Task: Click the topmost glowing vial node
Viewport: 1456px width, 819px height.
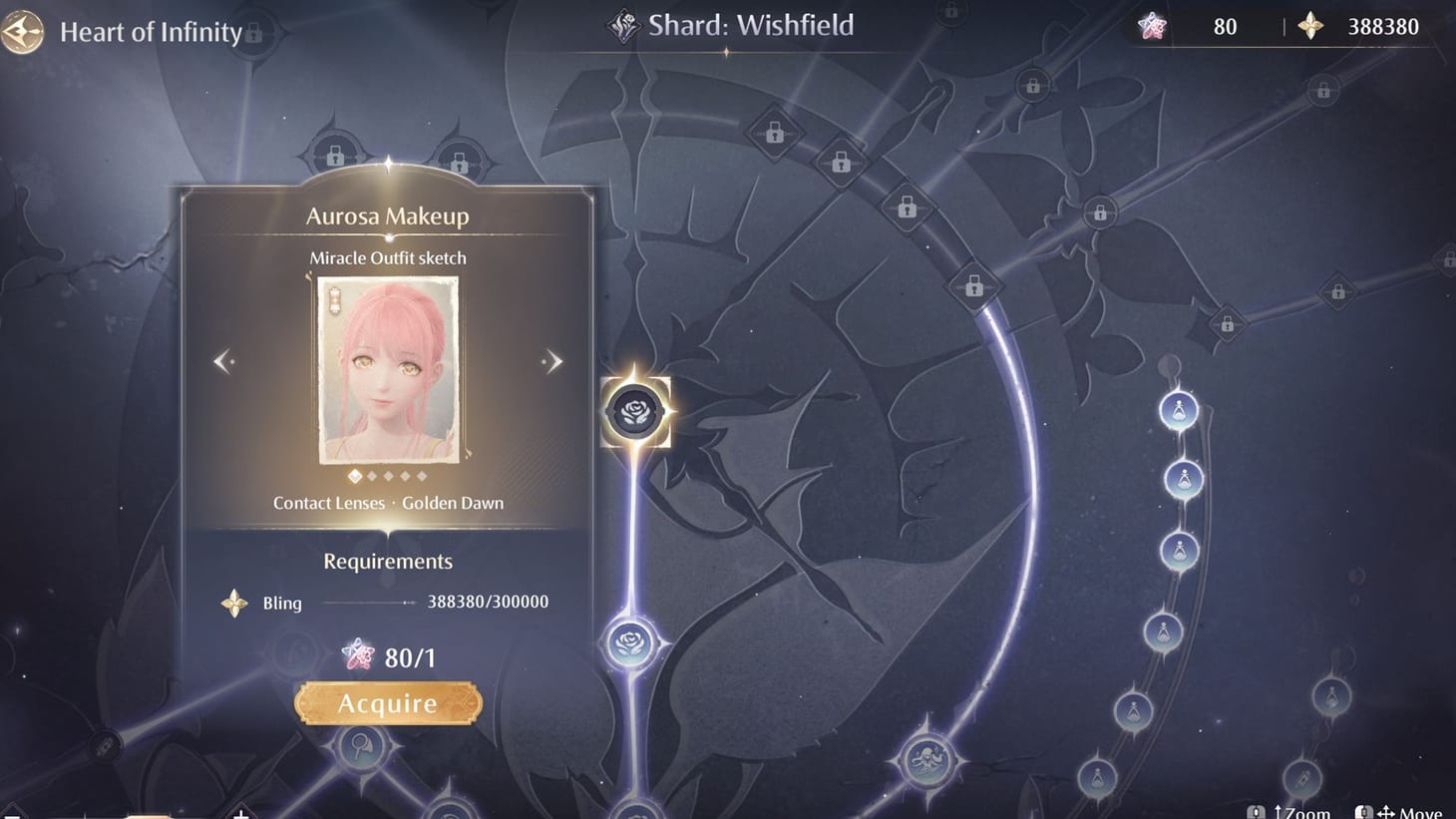Action: 1180,410
